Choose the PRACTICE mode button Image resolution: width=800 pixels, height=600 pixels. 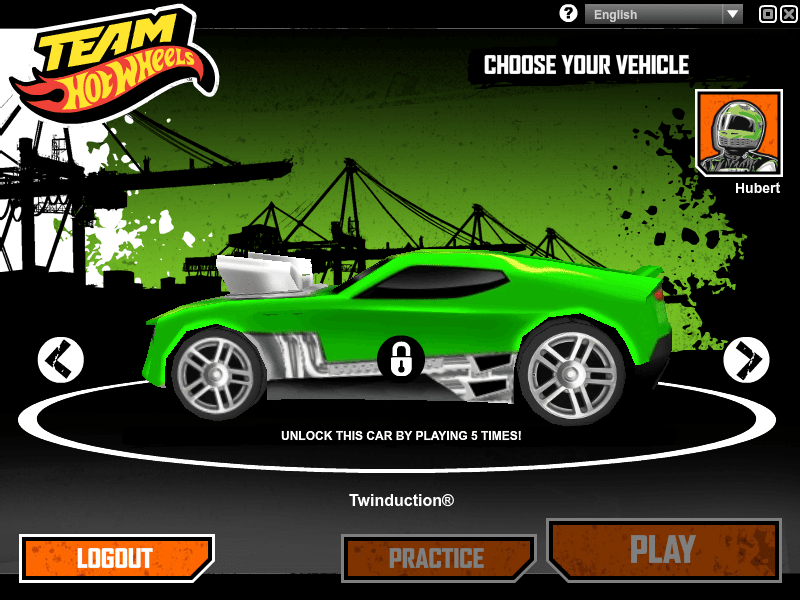point(437,558)
